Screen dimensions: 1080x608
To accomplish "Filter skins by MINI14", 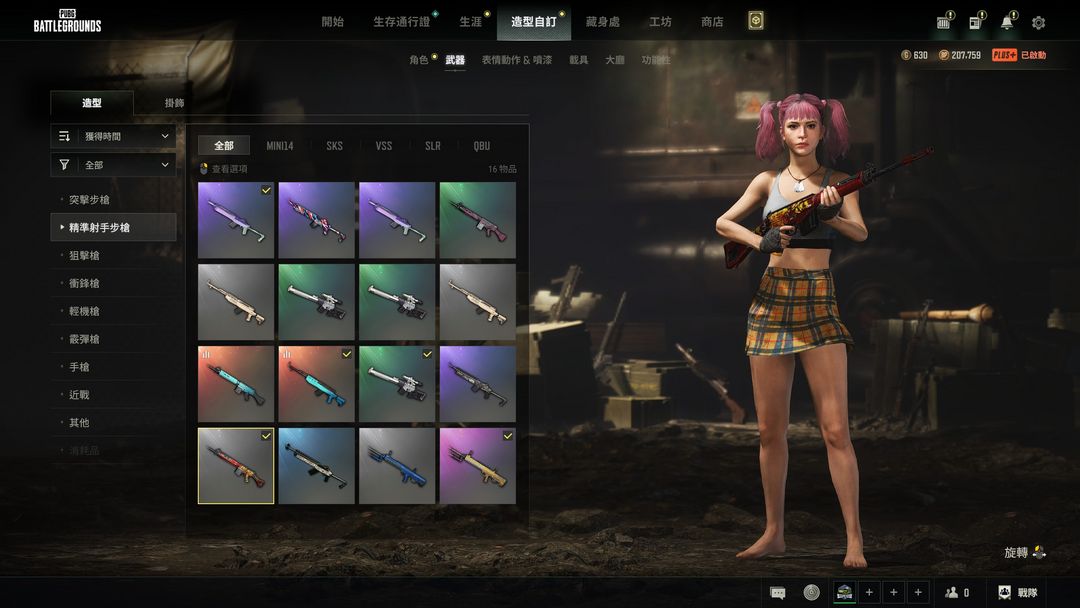I will pyautogui.click(x=280, y=146).
